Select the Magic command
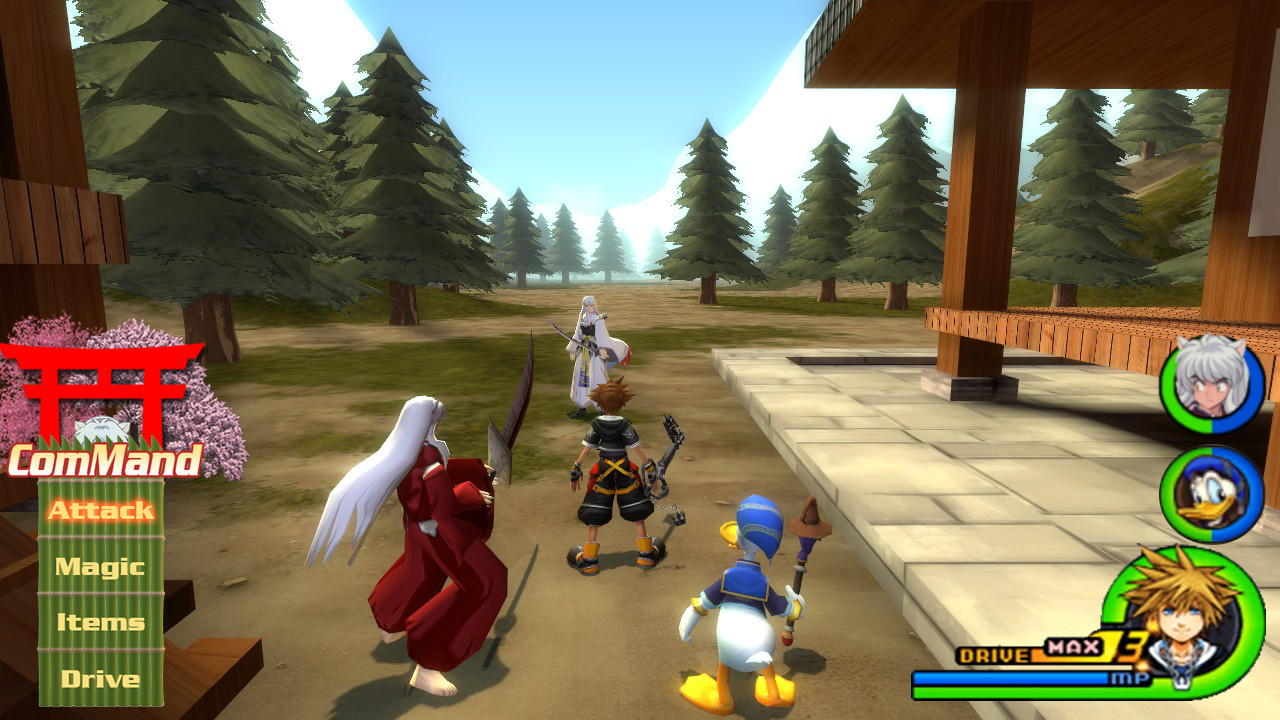1280x720 pixels. 100,566
